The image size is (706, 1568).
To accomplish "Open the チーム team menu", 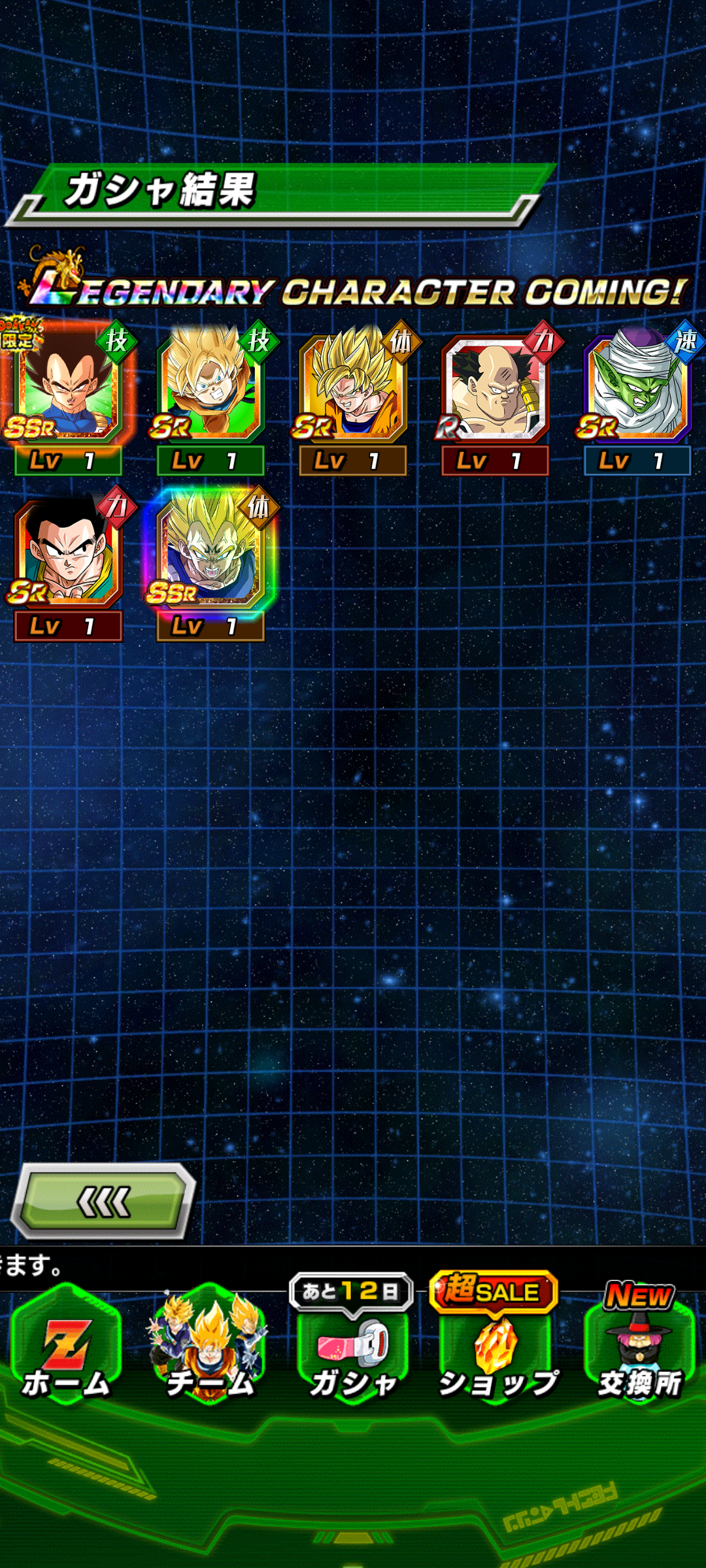I will pyautogui.click(x=209, y=1346).
